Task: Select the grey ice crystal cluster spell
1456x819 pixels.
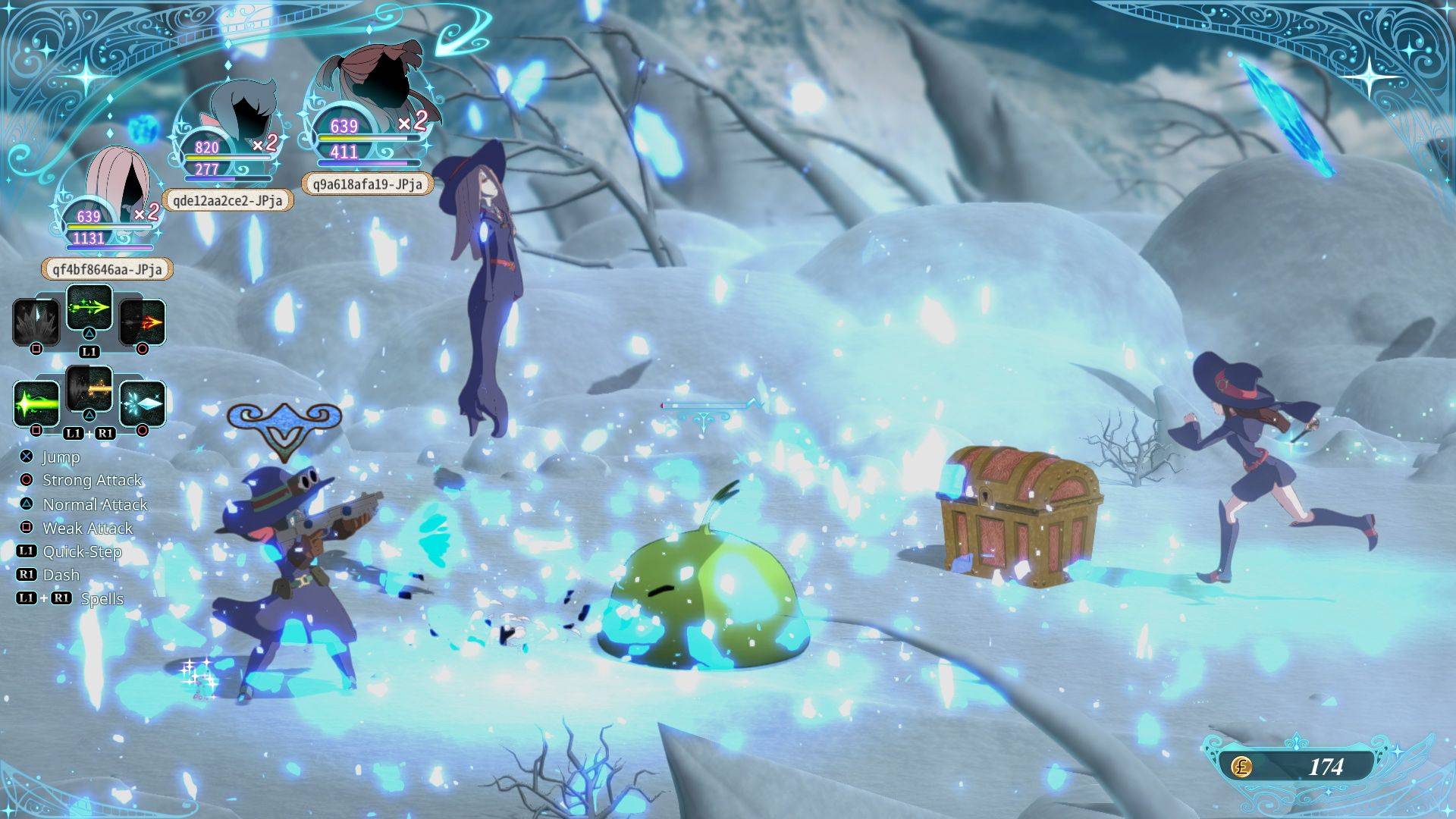Action: point(36,322)
